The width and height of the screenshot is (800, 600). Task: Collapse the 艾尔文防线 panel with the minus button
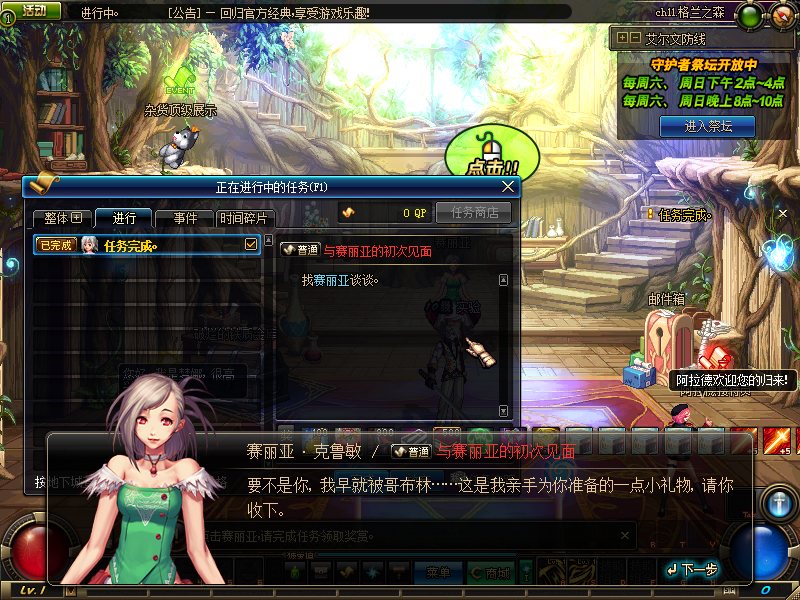coord(634,38)
